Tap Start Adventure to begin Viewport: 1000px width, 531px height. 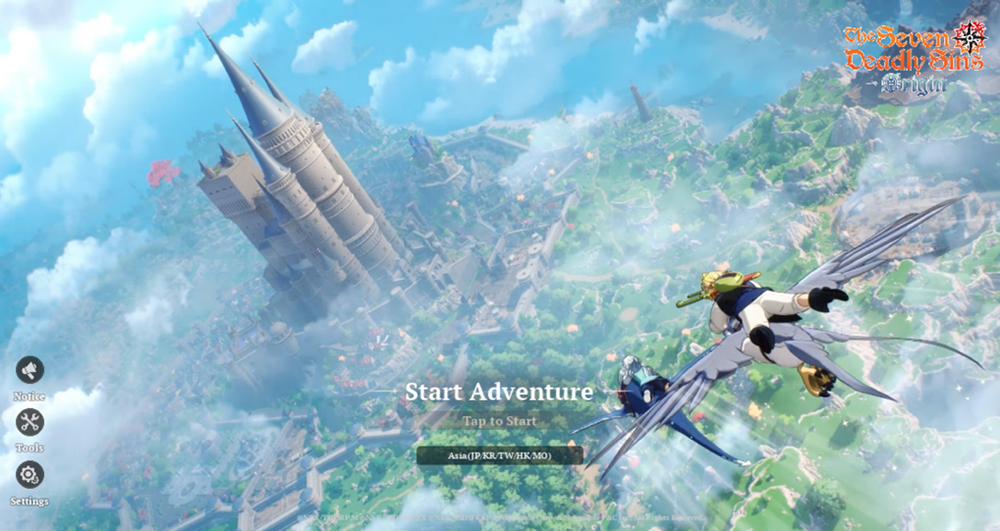[499, 392]
